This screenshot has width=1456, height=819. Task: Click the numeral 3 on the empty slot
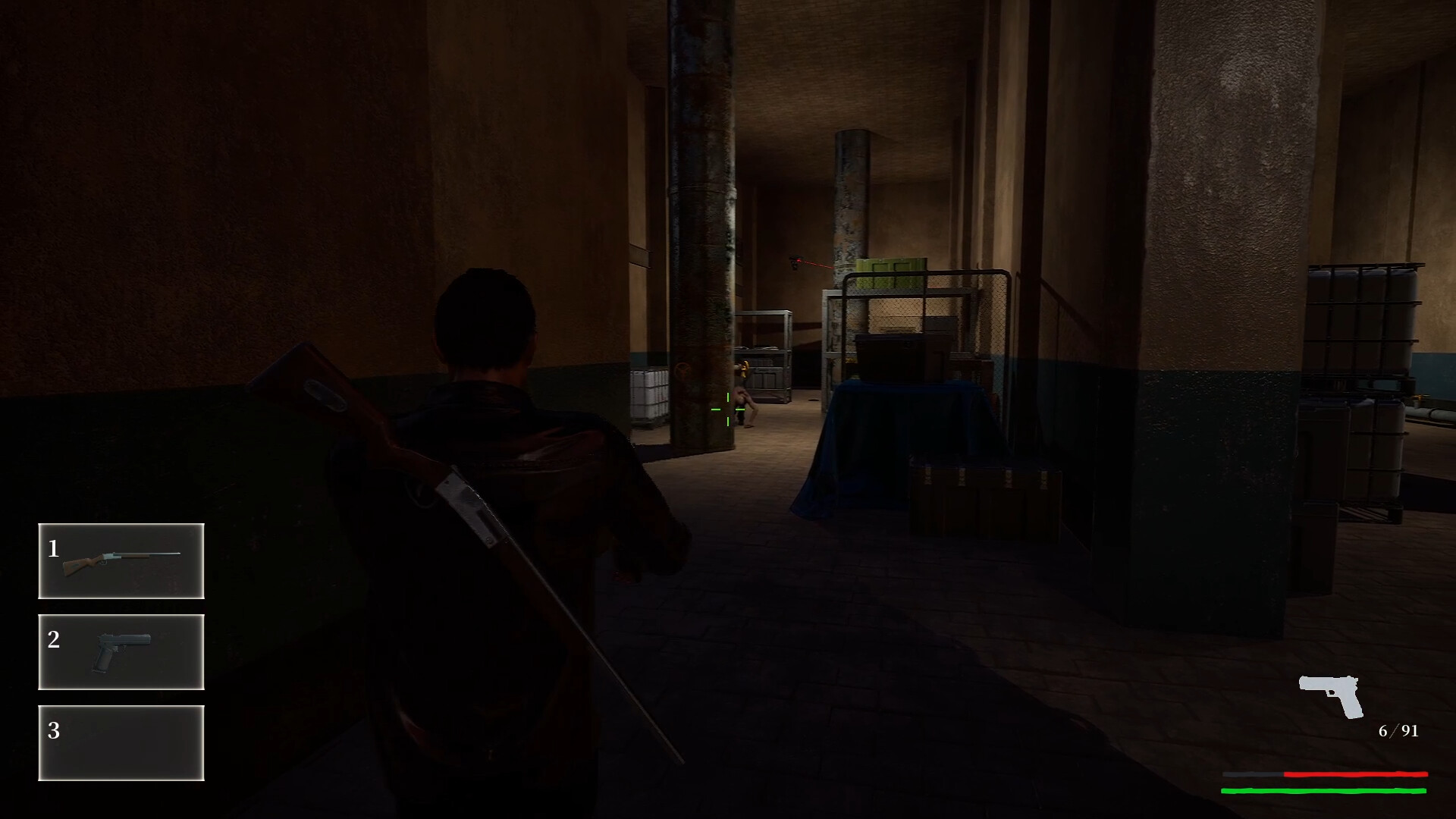53,730
